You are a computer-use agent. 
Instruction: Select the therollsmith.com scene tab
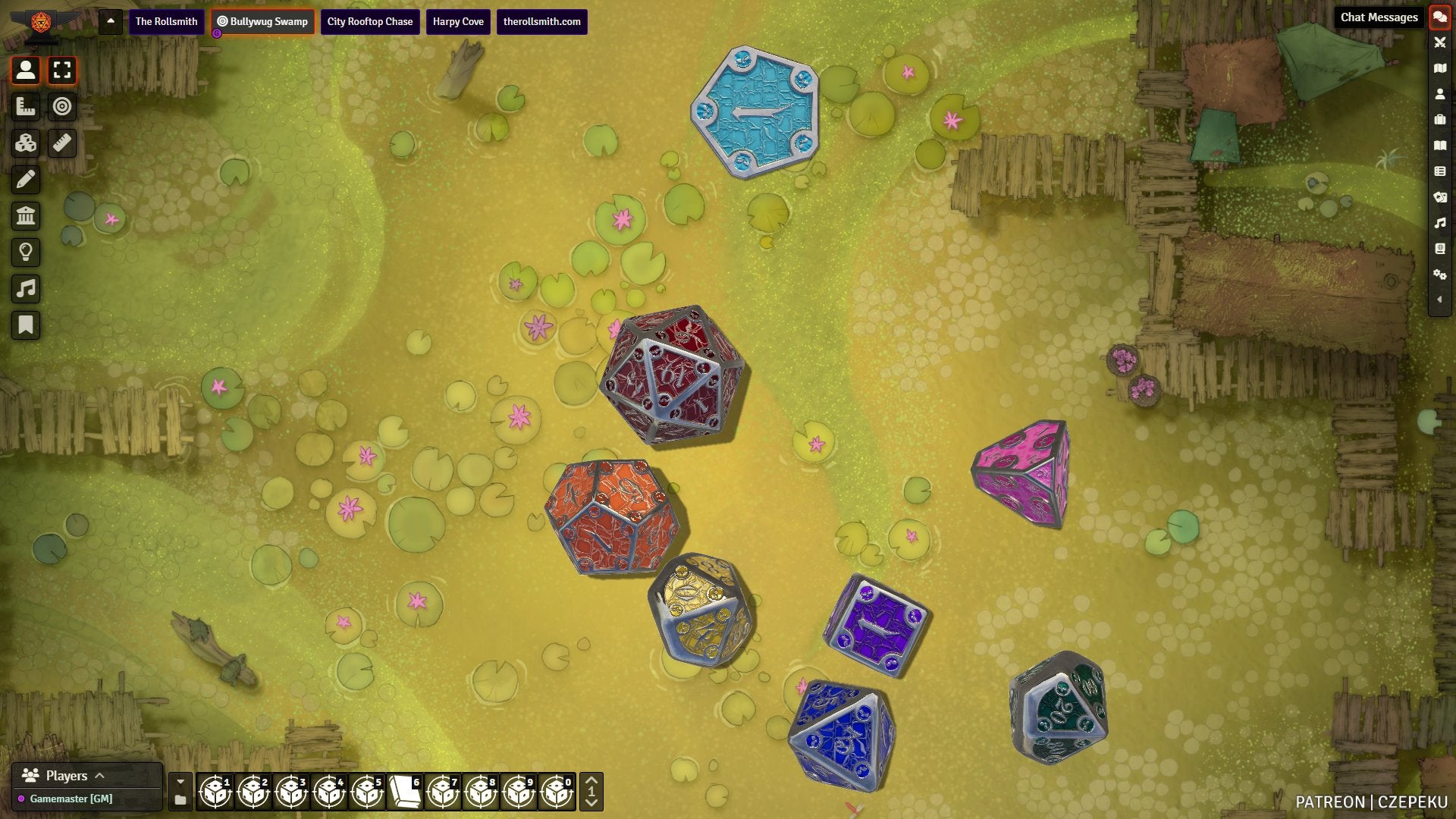[541, 22]
